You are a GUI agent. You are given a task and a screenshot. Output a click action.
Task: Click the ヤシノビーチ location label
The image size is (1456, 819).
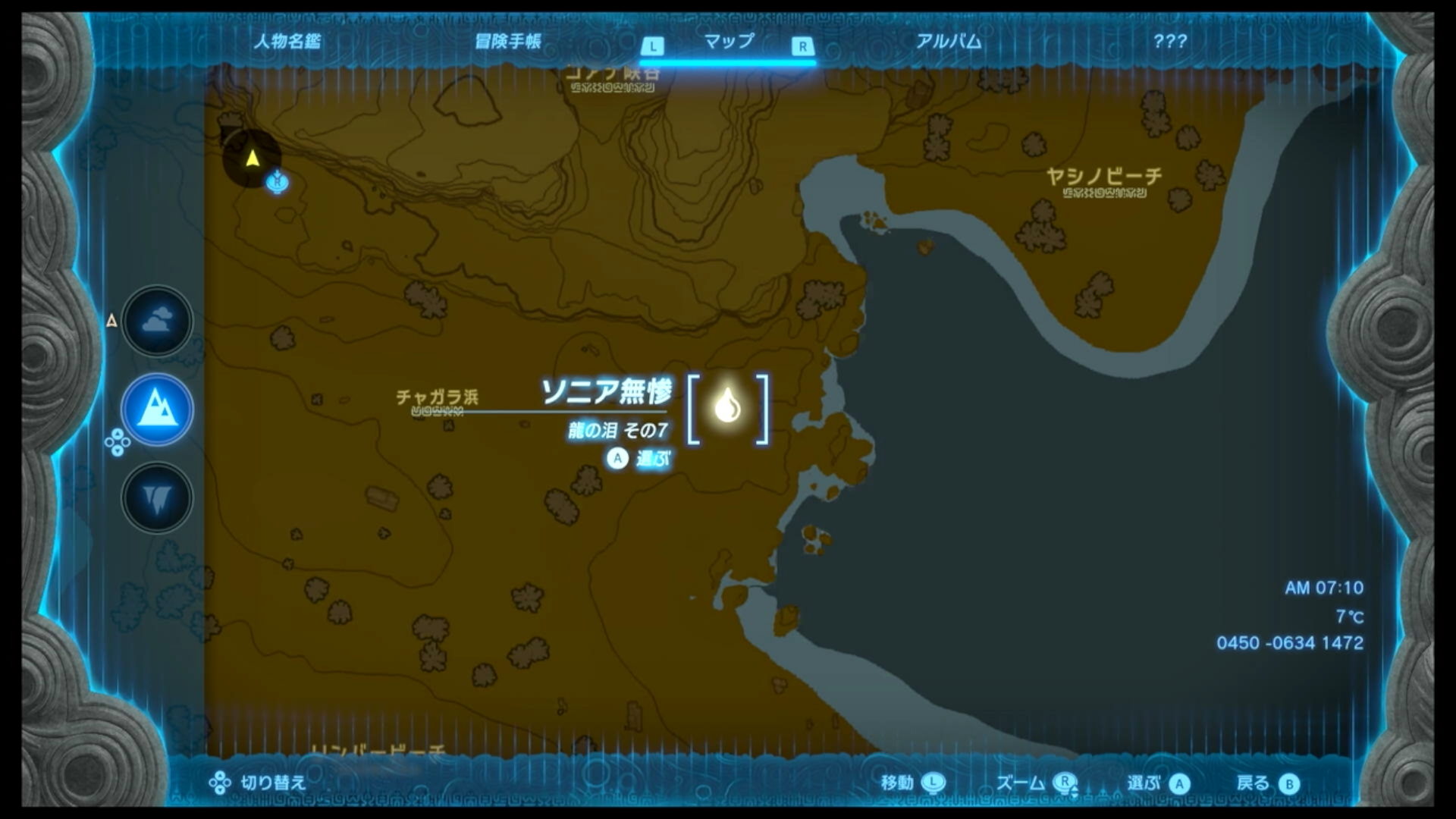1103,175
